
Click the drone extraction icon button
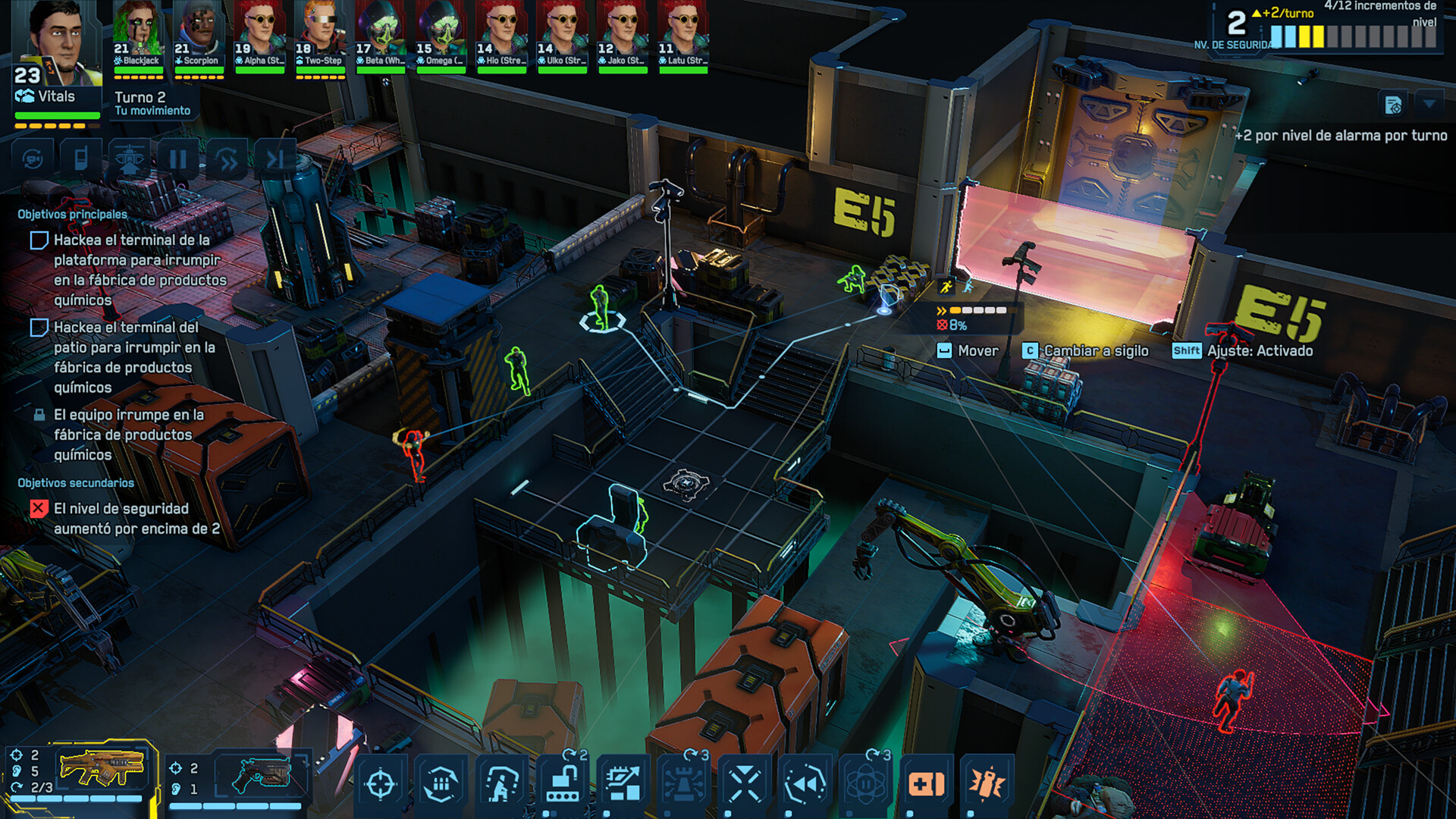130,159
